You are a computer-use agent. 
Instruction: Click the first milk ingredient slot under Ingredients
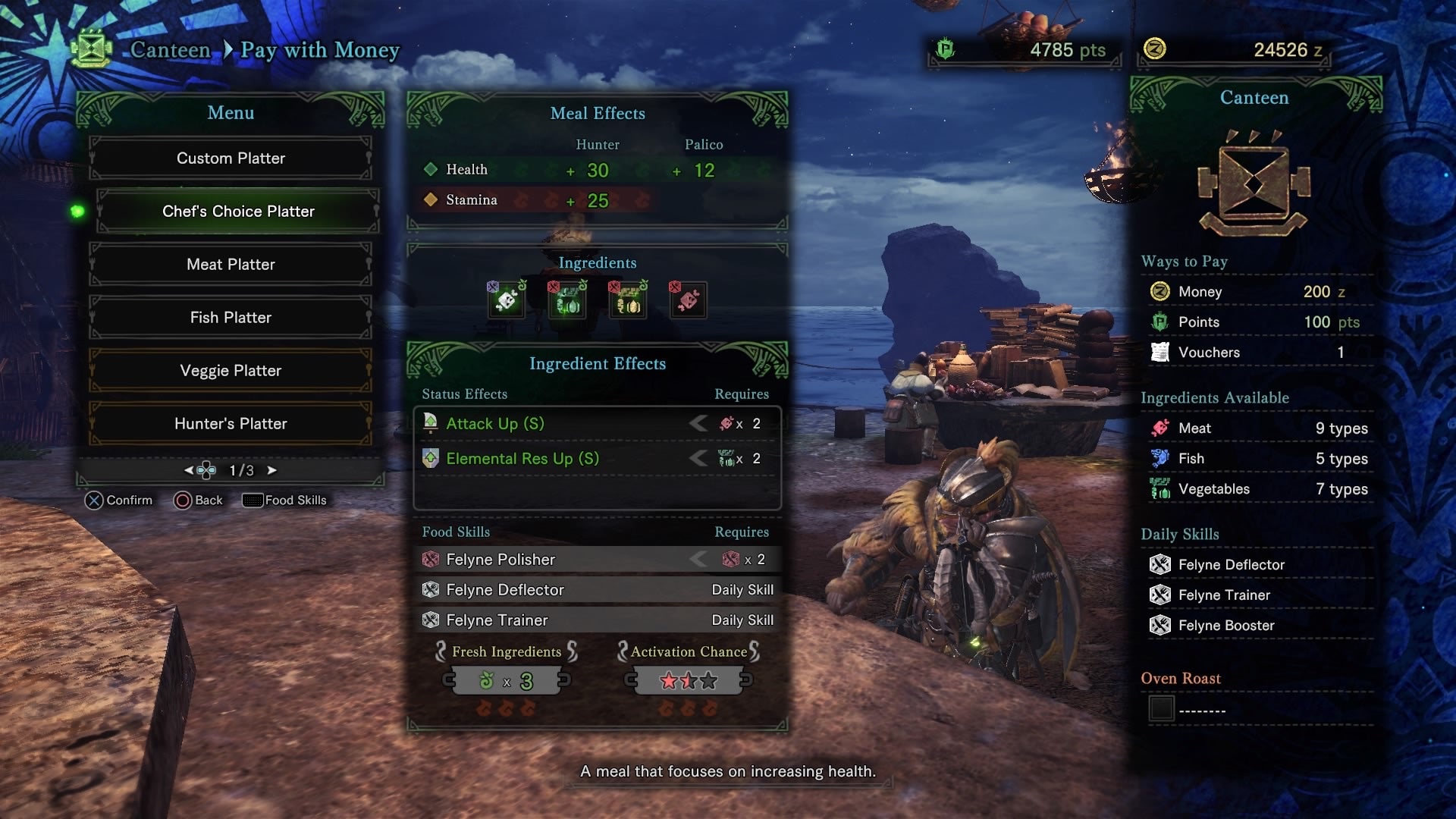coord(507,301)
